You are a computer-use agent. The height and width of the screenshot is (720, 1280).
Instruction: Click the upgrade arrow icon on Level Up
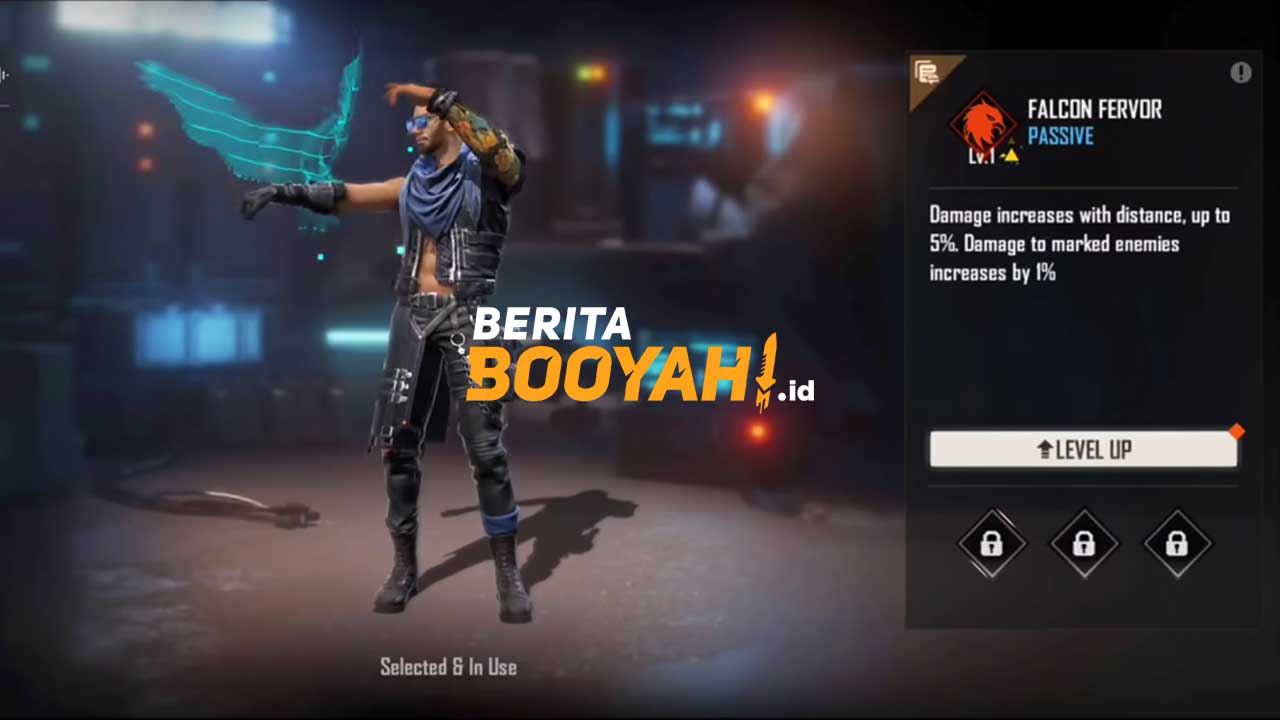pyautogui.click(x=1048, y=449)
